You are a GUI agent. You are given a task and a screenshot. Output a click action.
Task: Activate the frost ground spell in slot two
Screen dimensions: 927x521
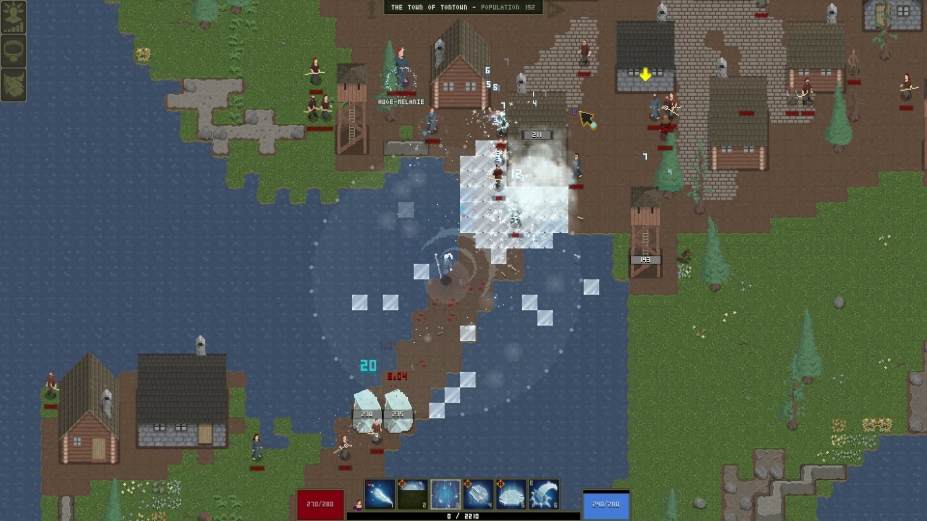[x=413, y=494]
